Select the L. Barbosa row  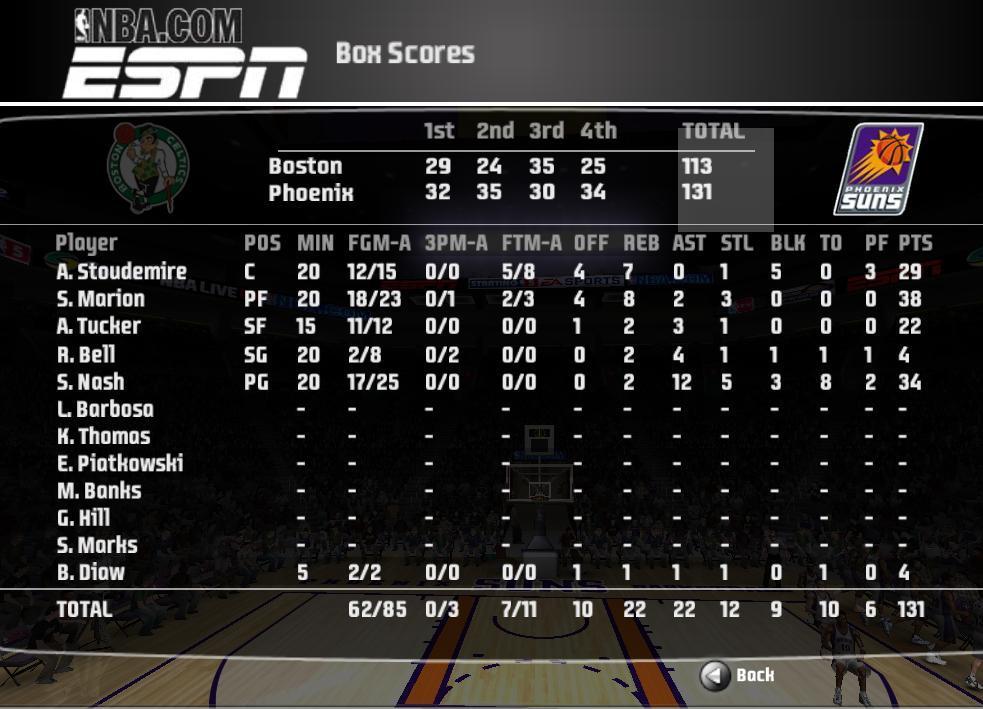(x=105, y=409)
